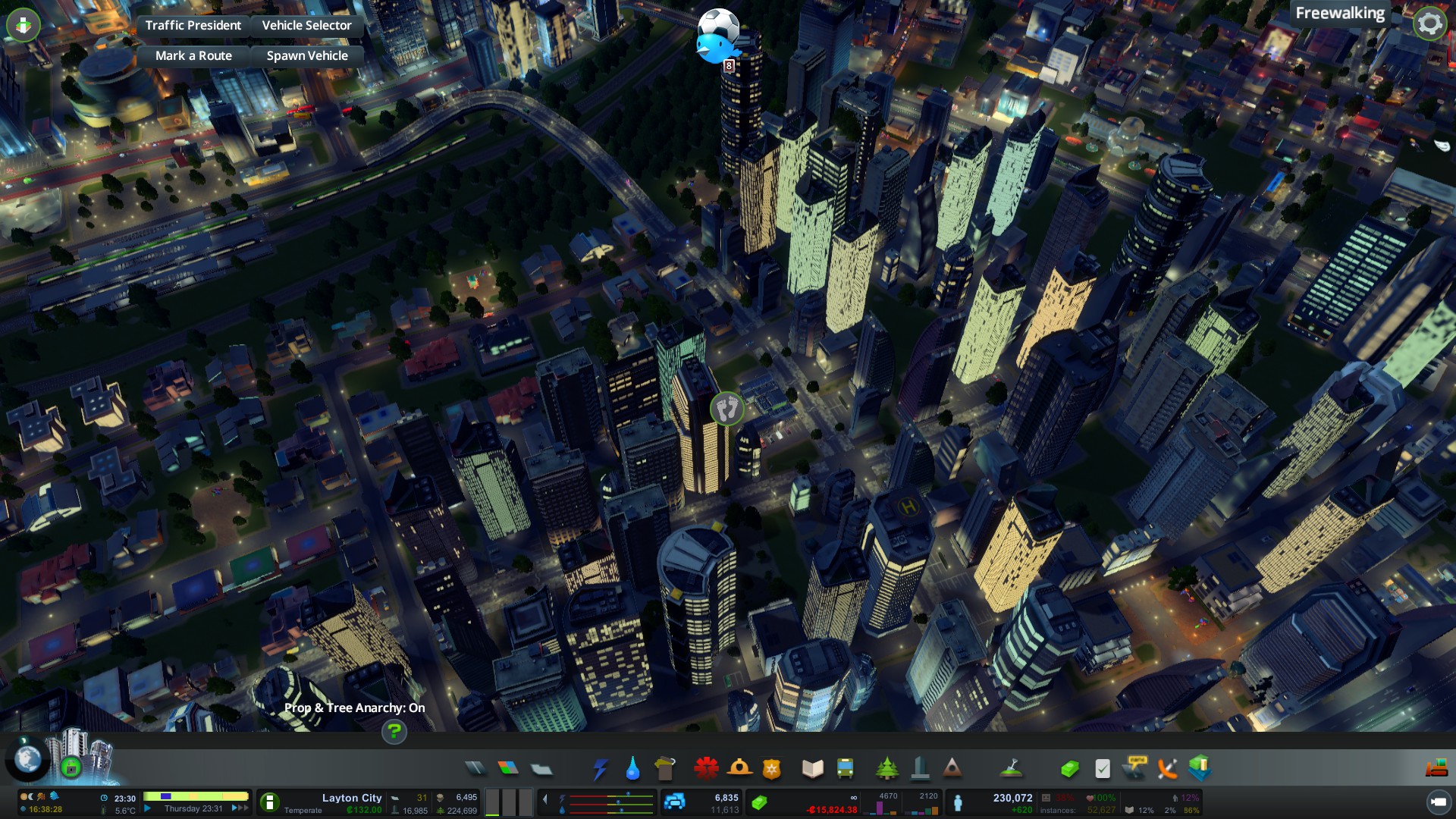The width and height of the screenshot is (1456, 819).
Task: Choose the Spawn Vehicle option
Action: (x=307, y=55)
